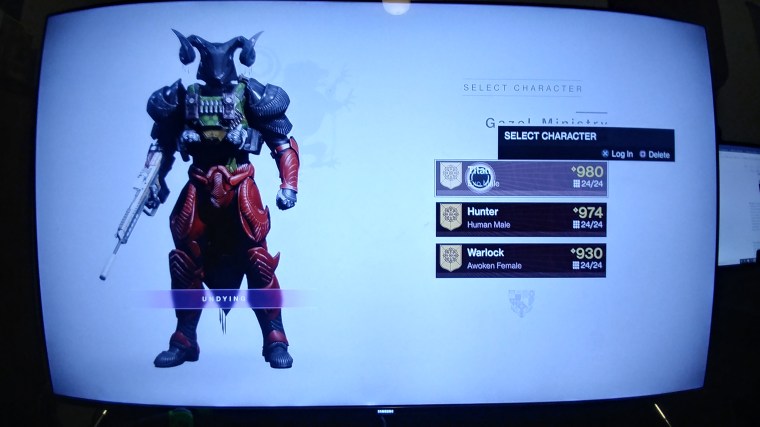Screen dimensions: 760x427
Task: Select the Titan character with 980 power
Action: pyautogui.click(x=521, y=177)
